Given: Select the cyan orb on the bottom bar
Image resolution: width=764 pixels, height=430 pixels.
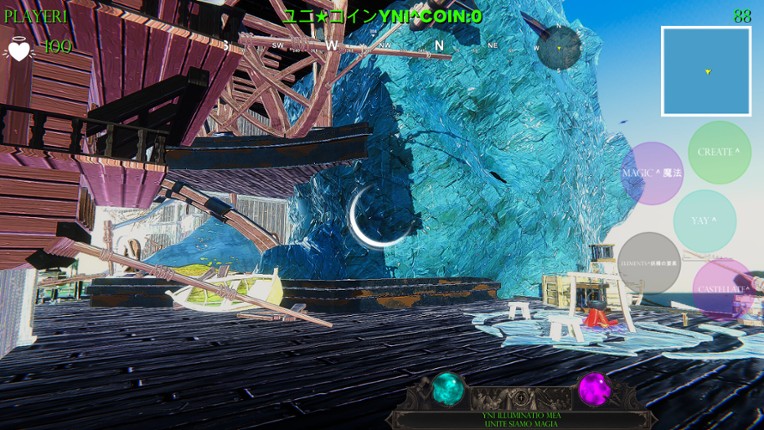Looking at the screenshot, I should point(448,388).
